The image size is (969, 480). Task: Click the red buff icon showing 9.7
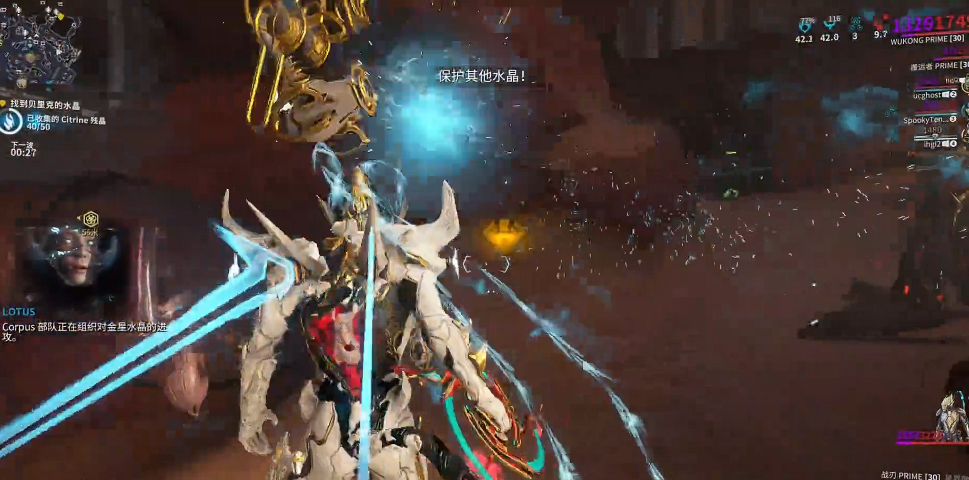(x=880, y=23)
